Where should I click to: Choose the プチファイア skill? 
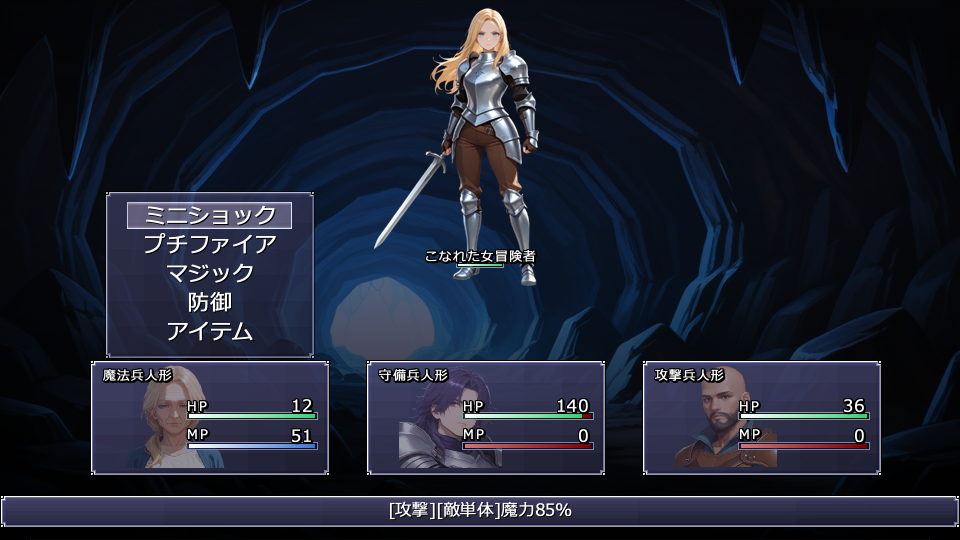click(210, 244)
